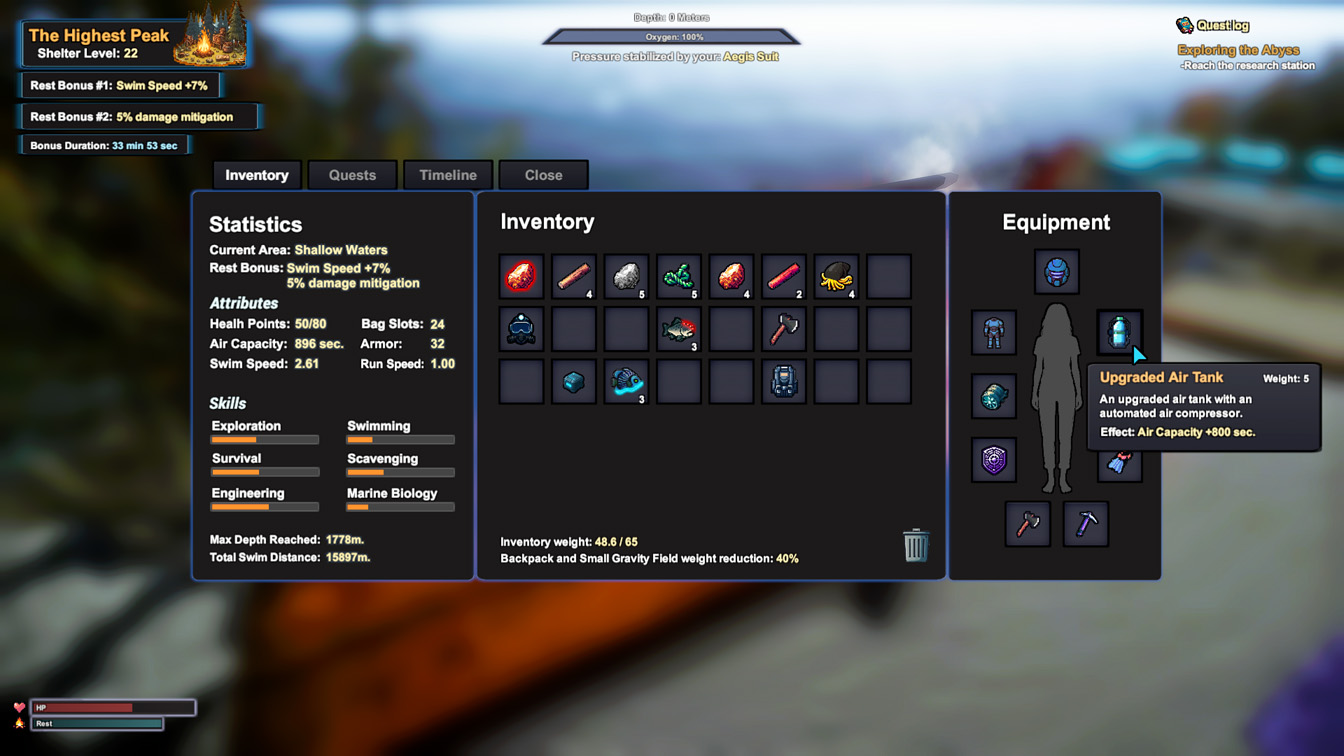This screenshot has width=1344, height=756.
Task: Click the backpack item in the inventory
Action: point(783,381)
